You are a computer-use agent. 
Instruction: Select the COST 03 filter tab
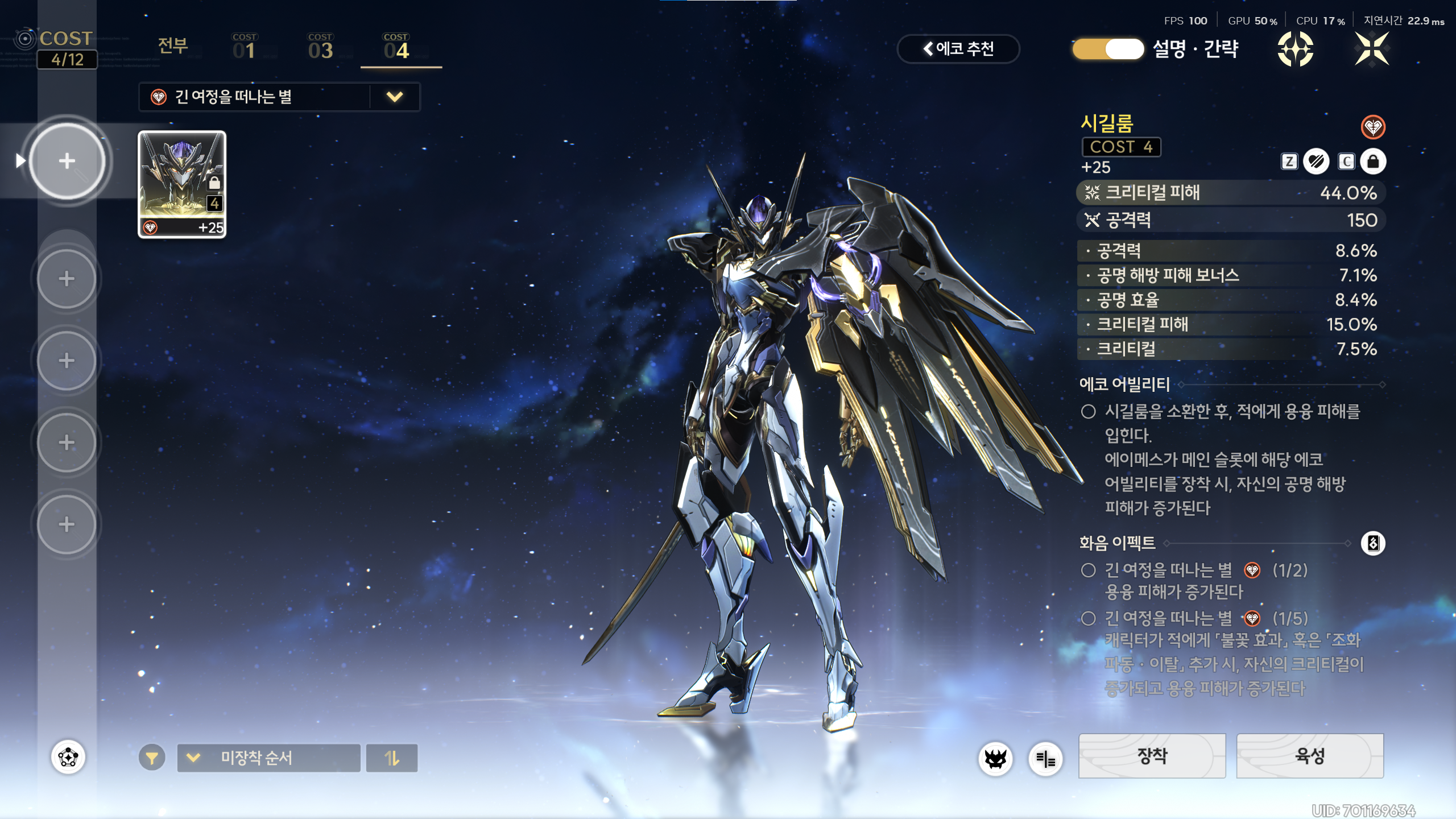click(320, 47)
